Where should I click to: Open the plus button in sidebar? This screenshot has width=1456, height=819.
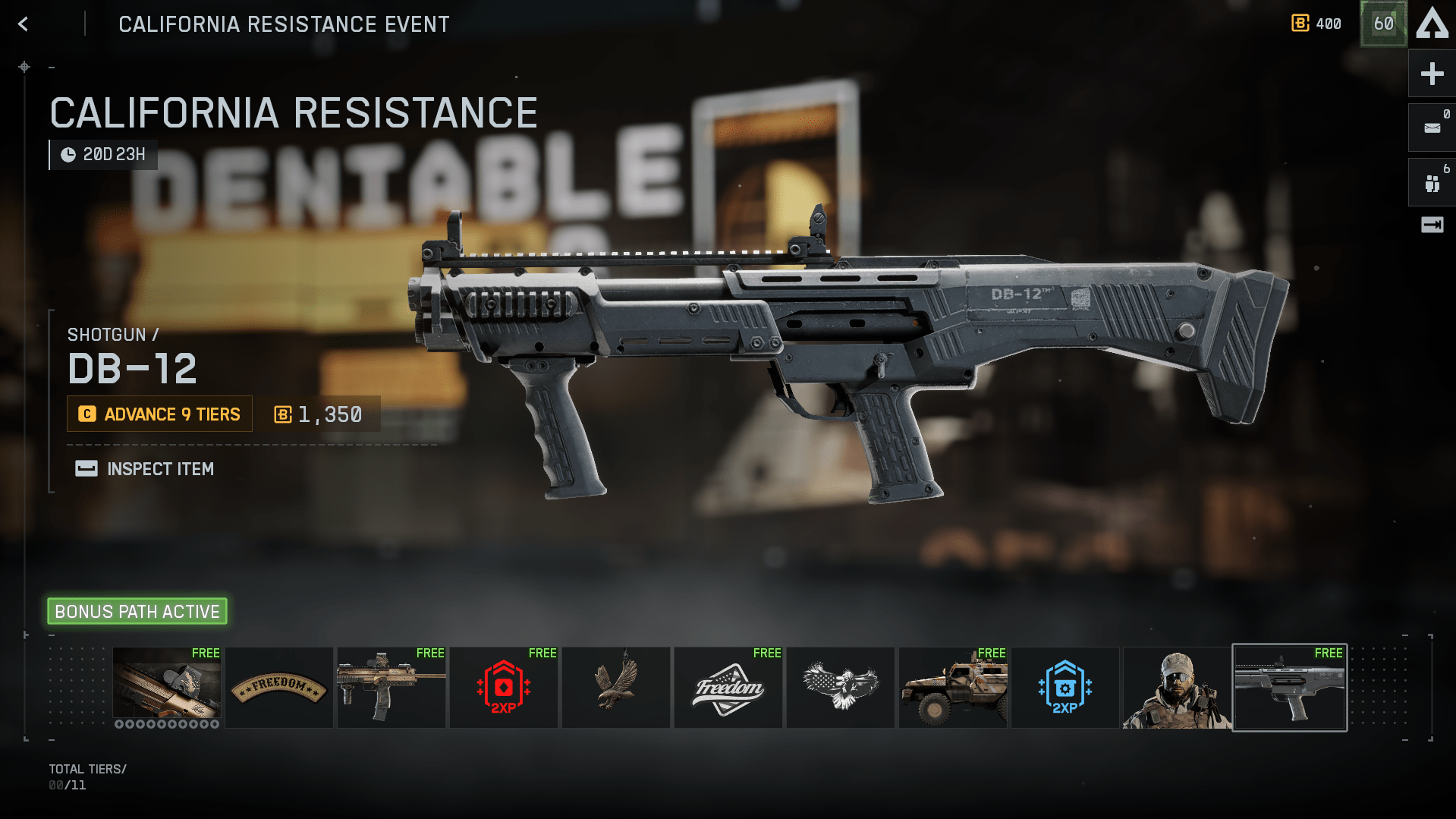point(1432,74)
